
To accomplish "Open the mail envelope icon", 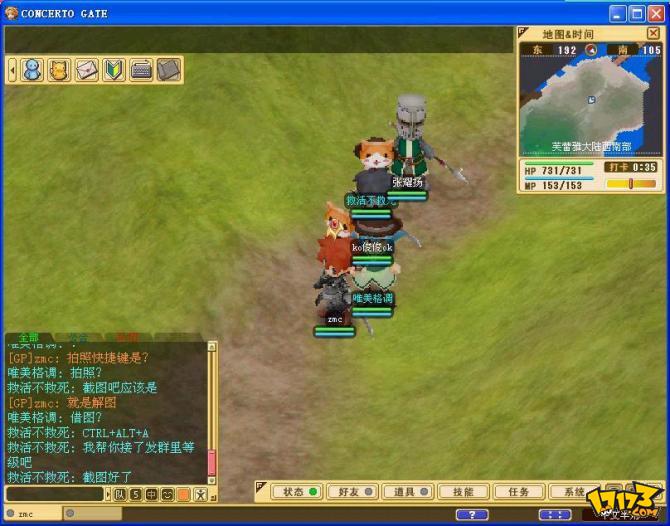I will pos(87,70).
